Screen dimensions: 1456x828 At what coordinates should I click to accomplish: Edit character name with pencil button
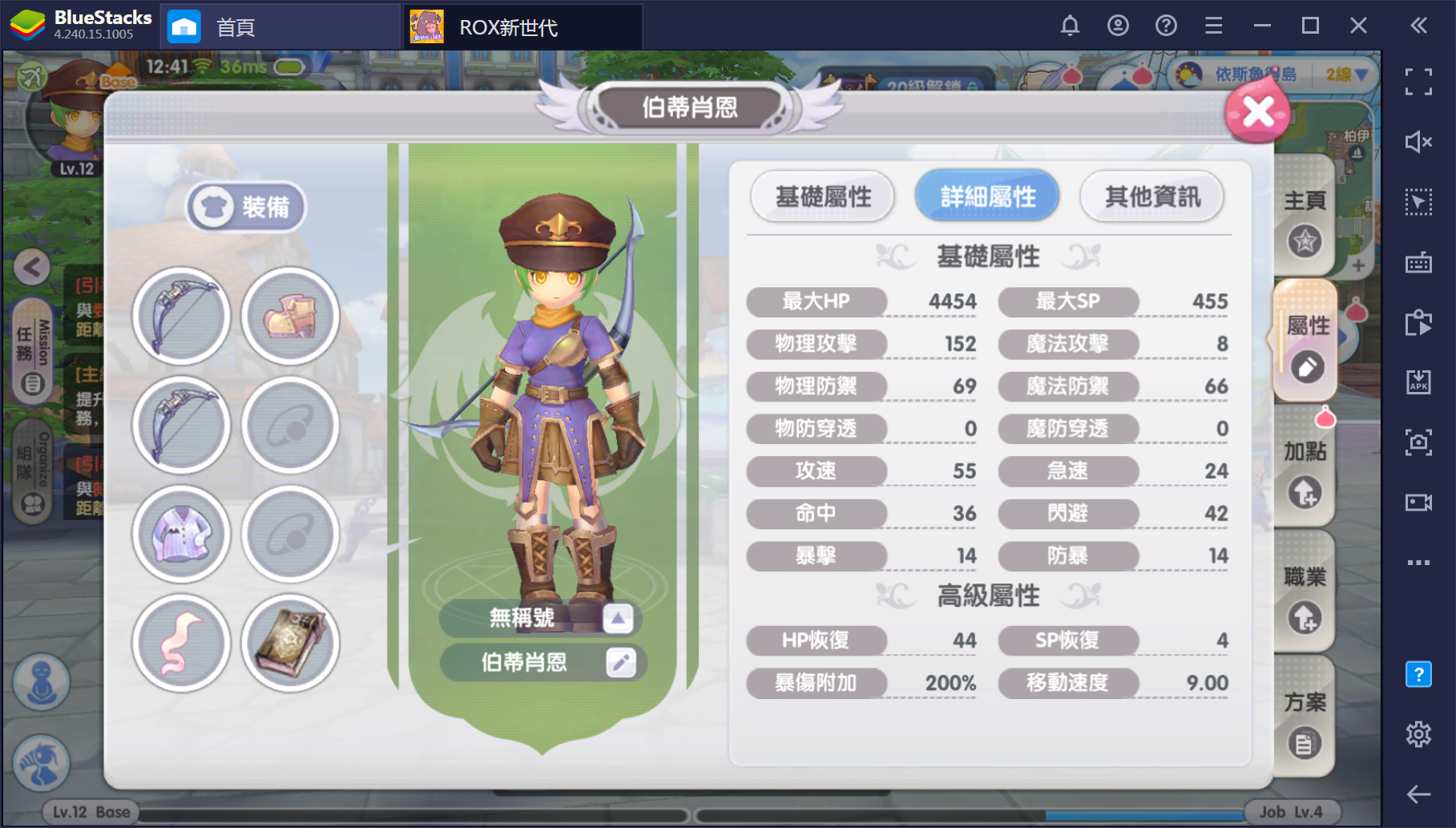click(618, 662)
